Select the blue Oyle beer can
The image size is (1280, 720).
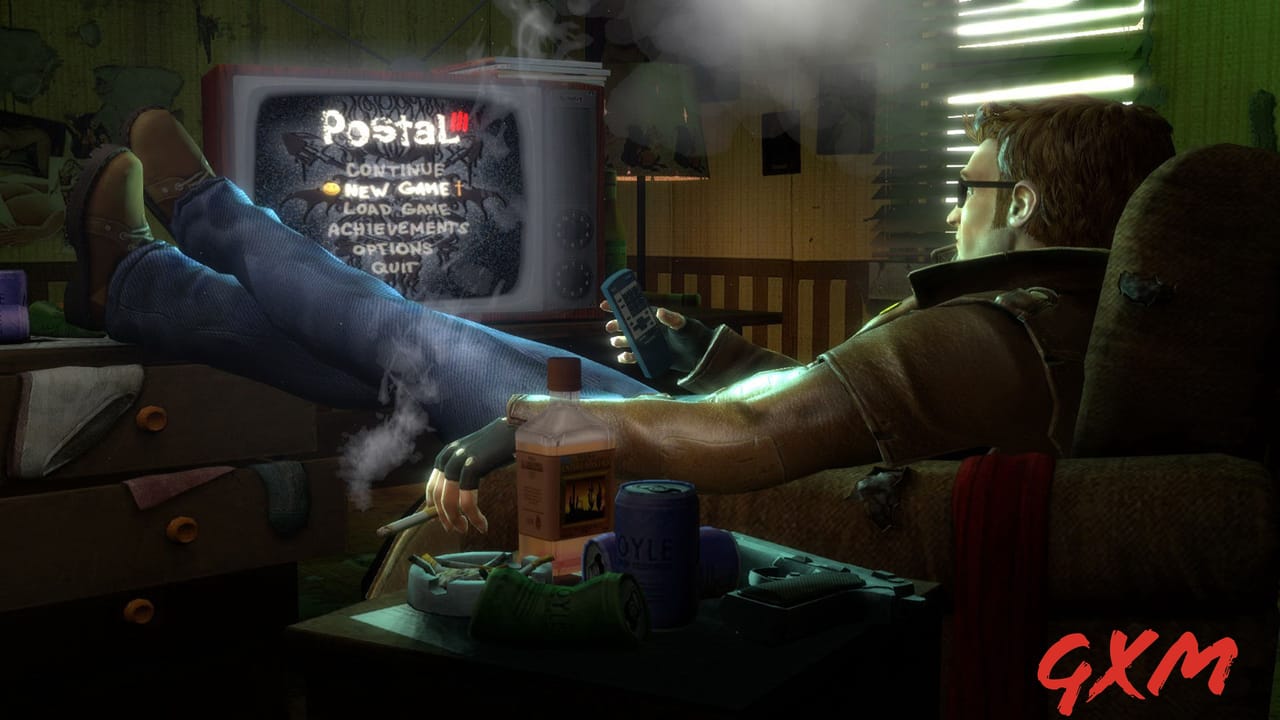point(656,548)
